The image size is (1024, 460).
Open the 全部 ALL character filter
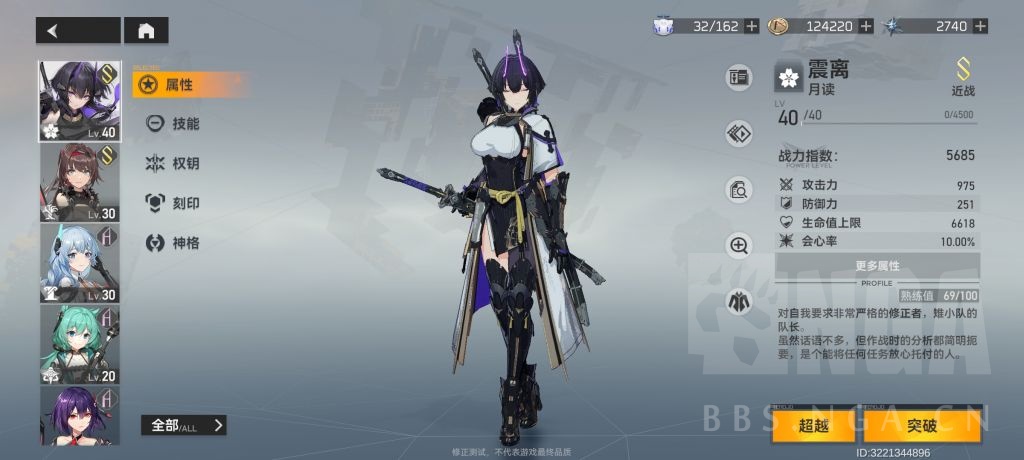coord(183,425)
